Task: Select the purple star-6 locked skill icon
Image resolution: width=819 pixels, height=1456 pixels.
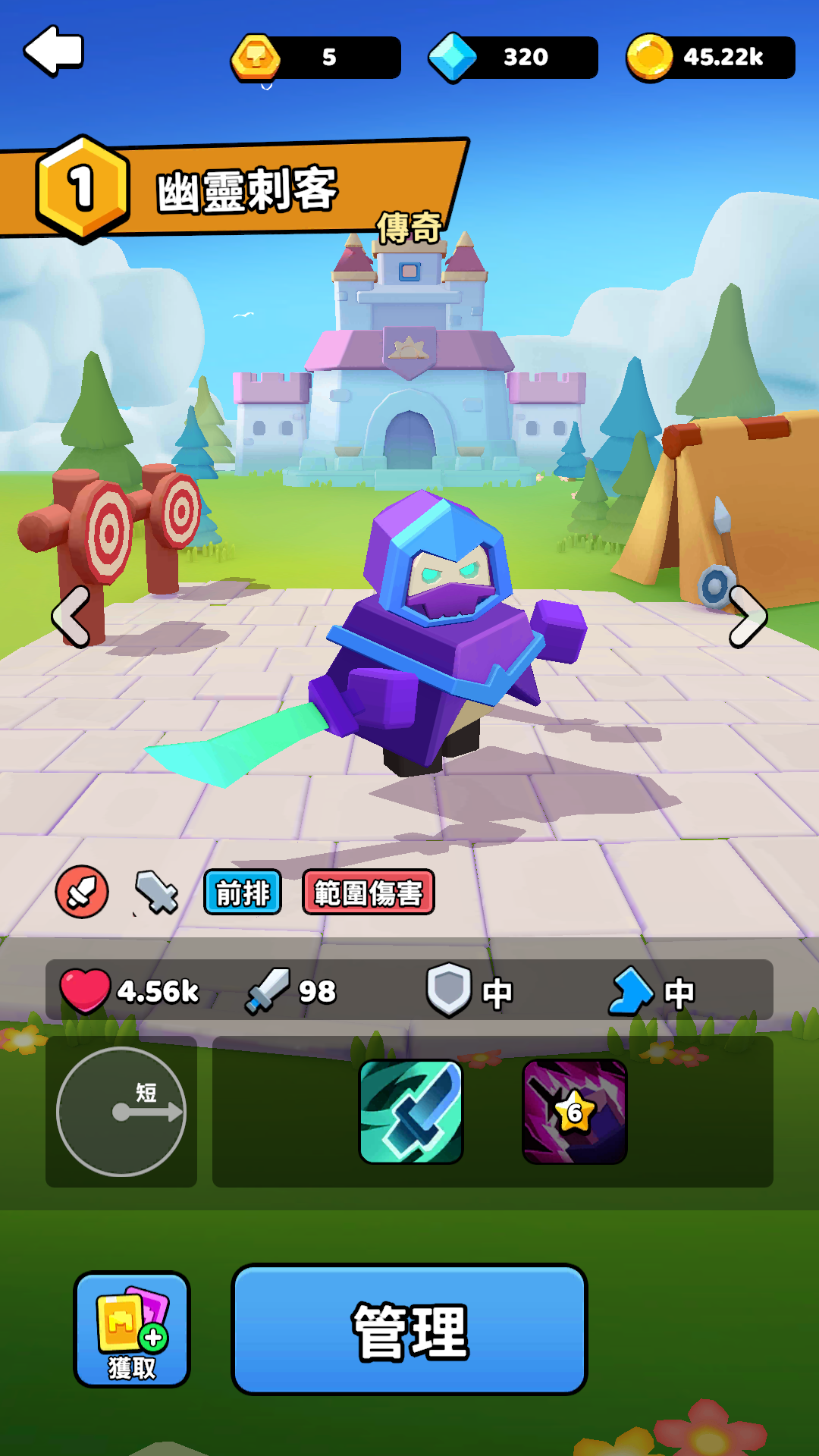Action: click(575, 1112)
